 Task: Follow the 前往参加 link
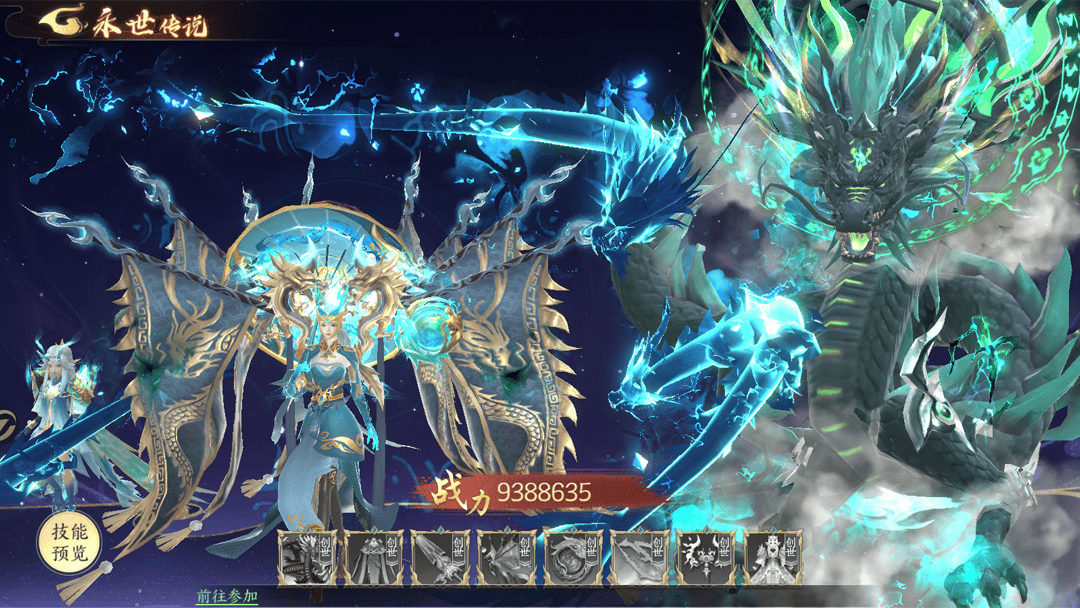[227, 596]
